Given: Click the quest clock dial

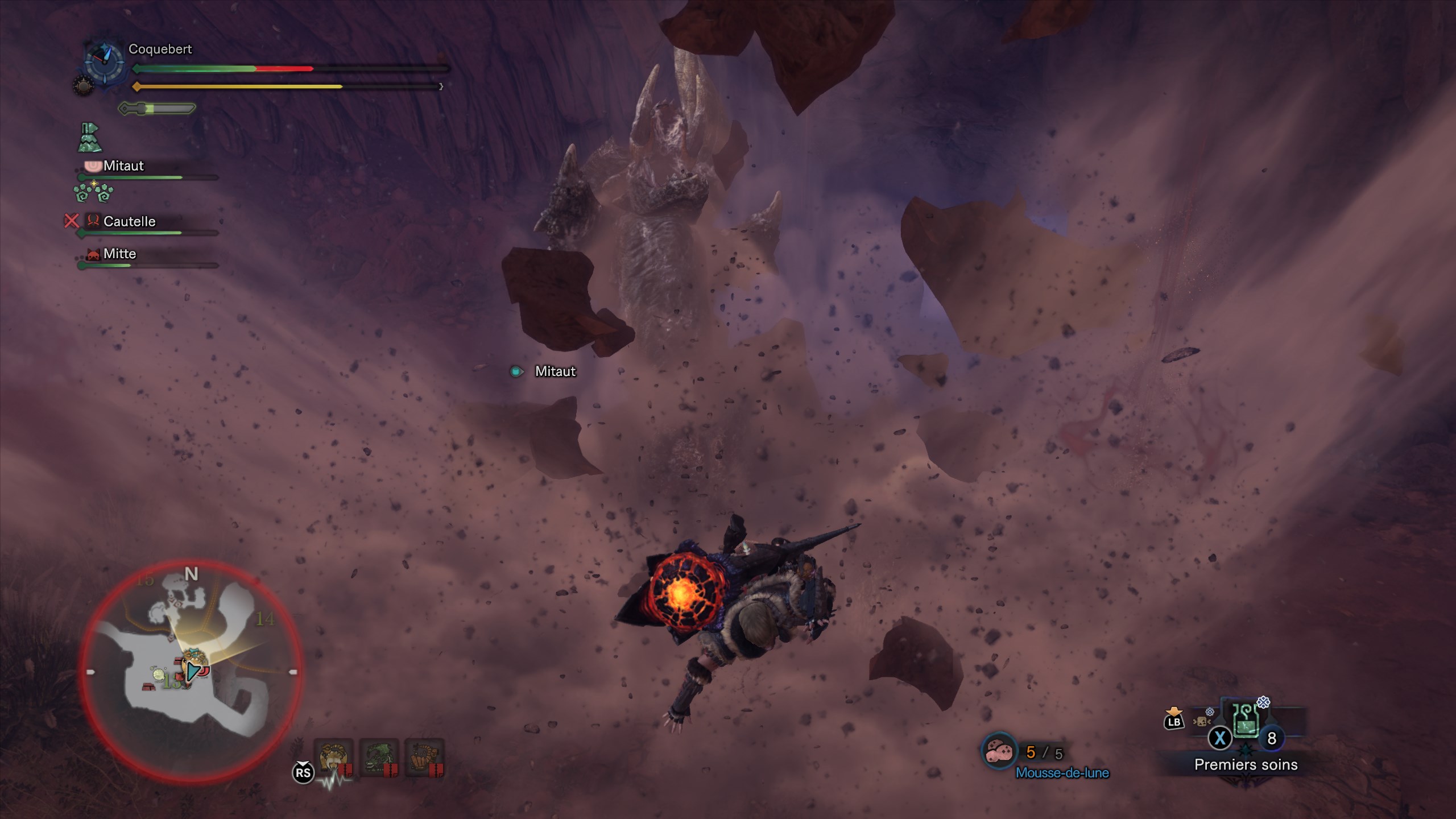Looking at the screenshot, I should point(105,60).
